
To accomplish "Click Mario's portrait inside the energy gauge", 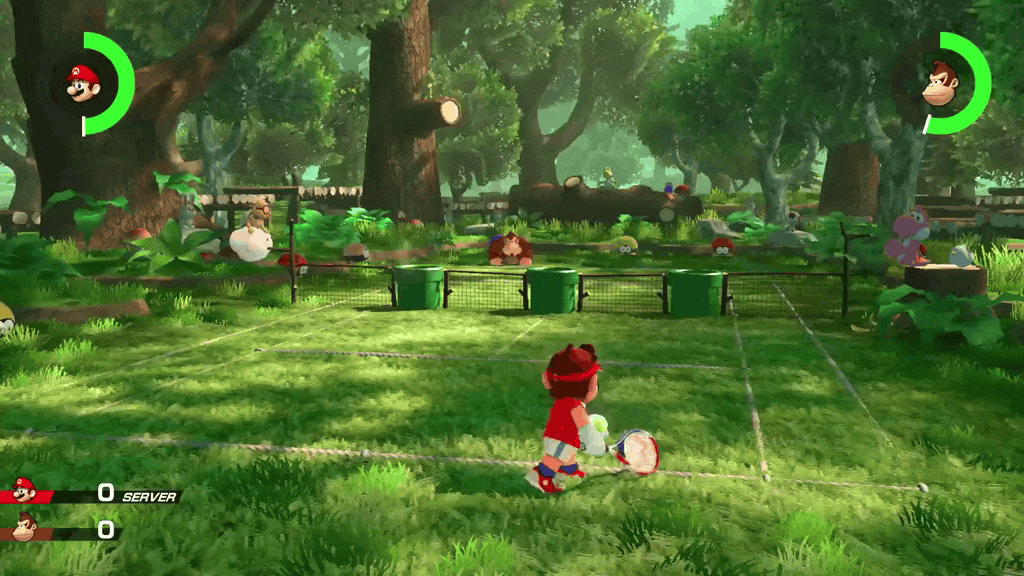I will [x=83, y=81].
